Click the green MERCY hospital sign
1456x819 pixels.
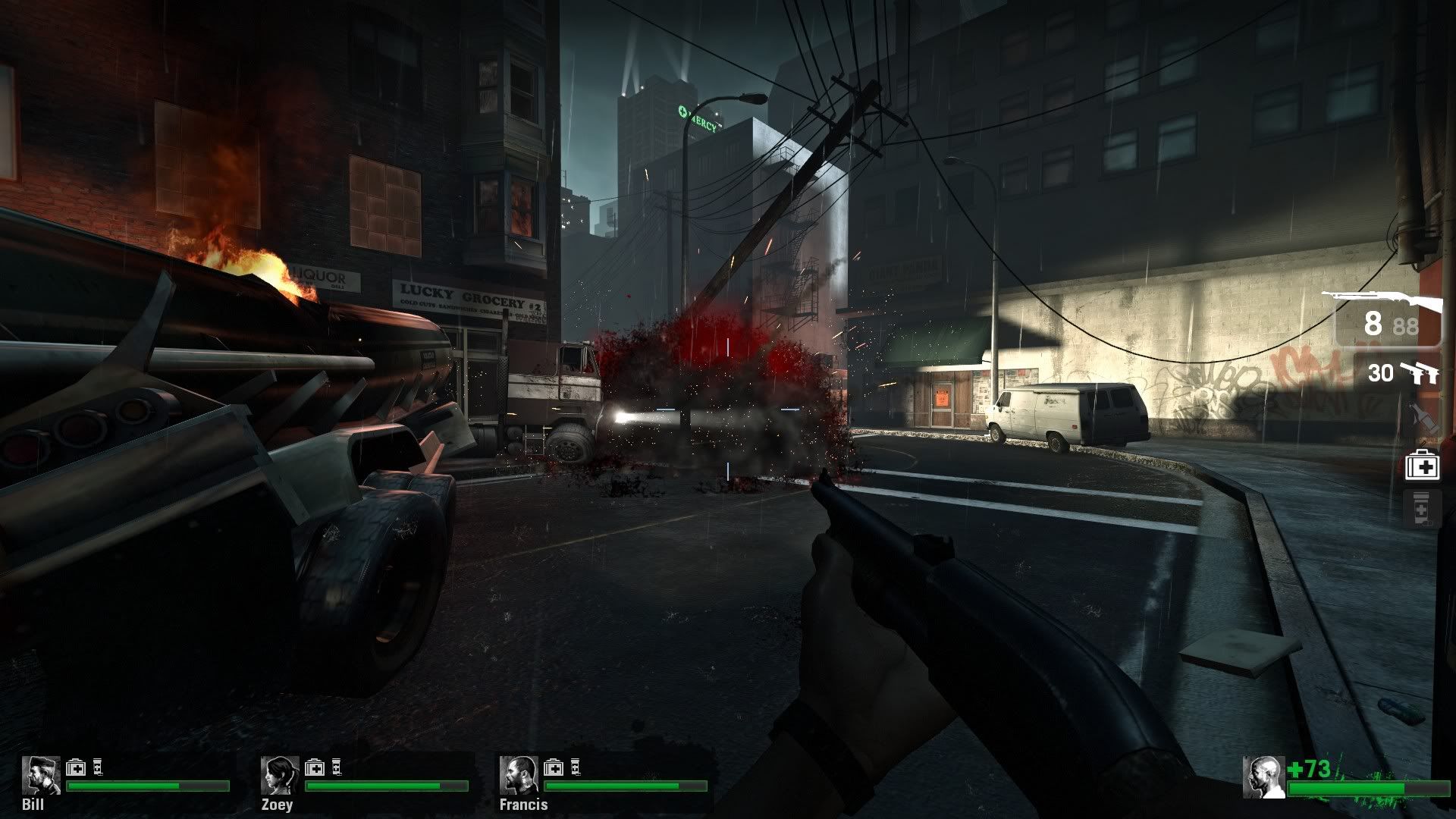[697, 115]
